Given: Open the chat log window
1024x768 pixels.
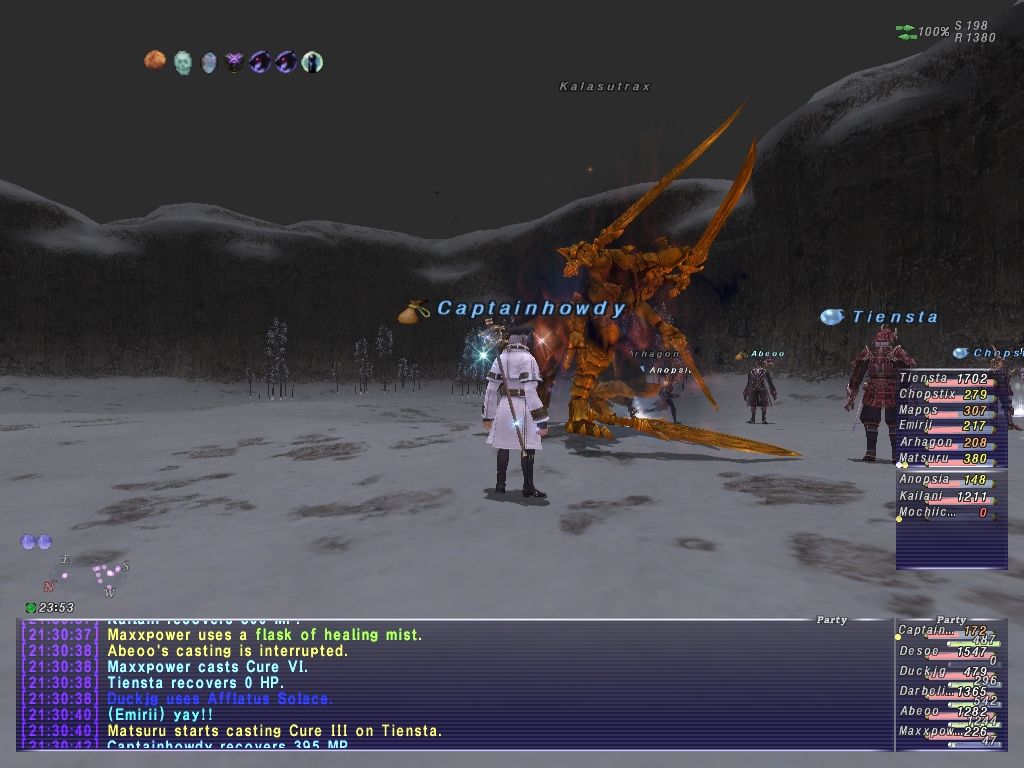Looking at the screenshot, I should click(455, 685).
